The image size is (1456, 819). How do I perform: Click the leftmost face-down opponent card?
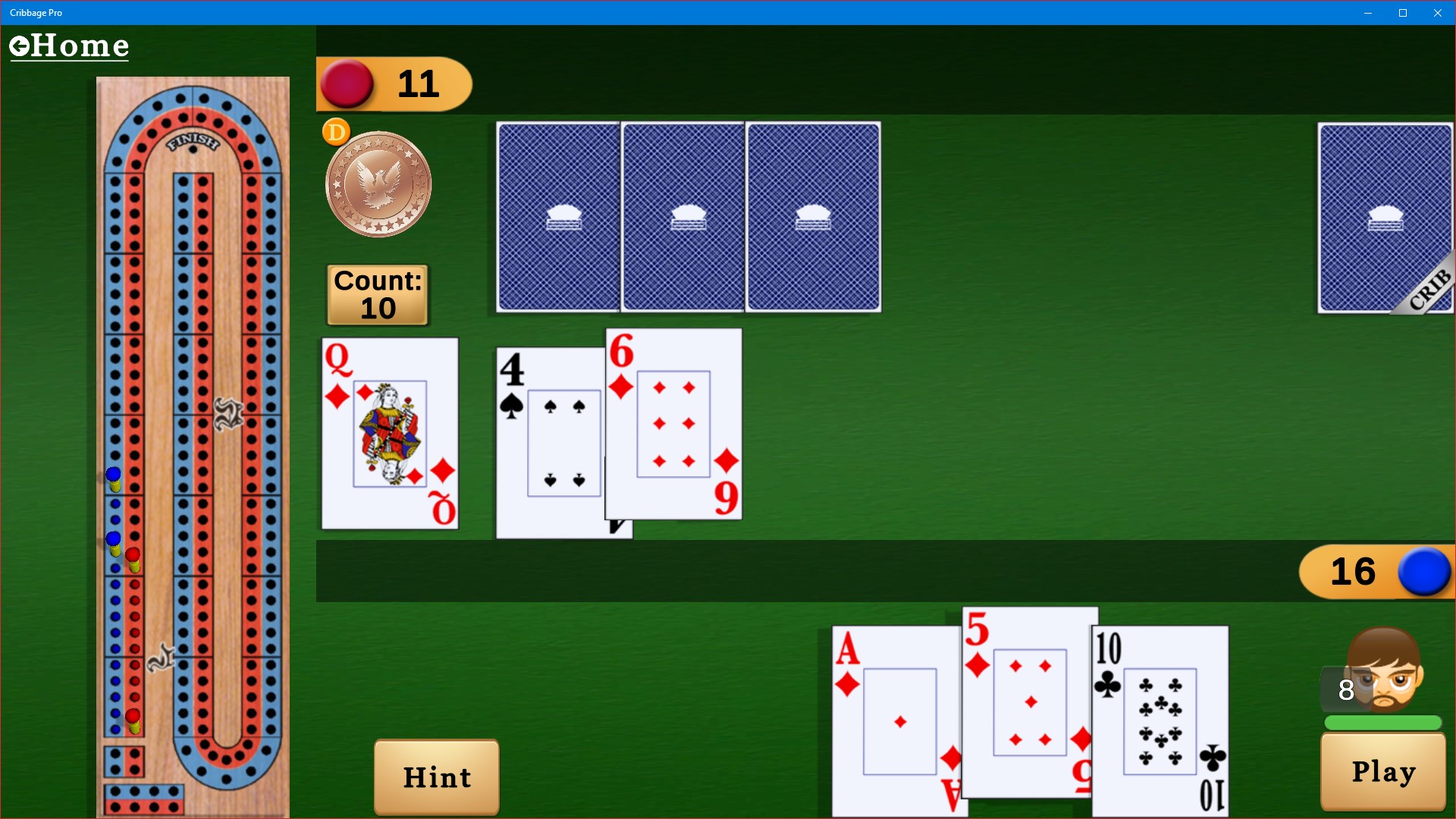click(x=558, y=218)
